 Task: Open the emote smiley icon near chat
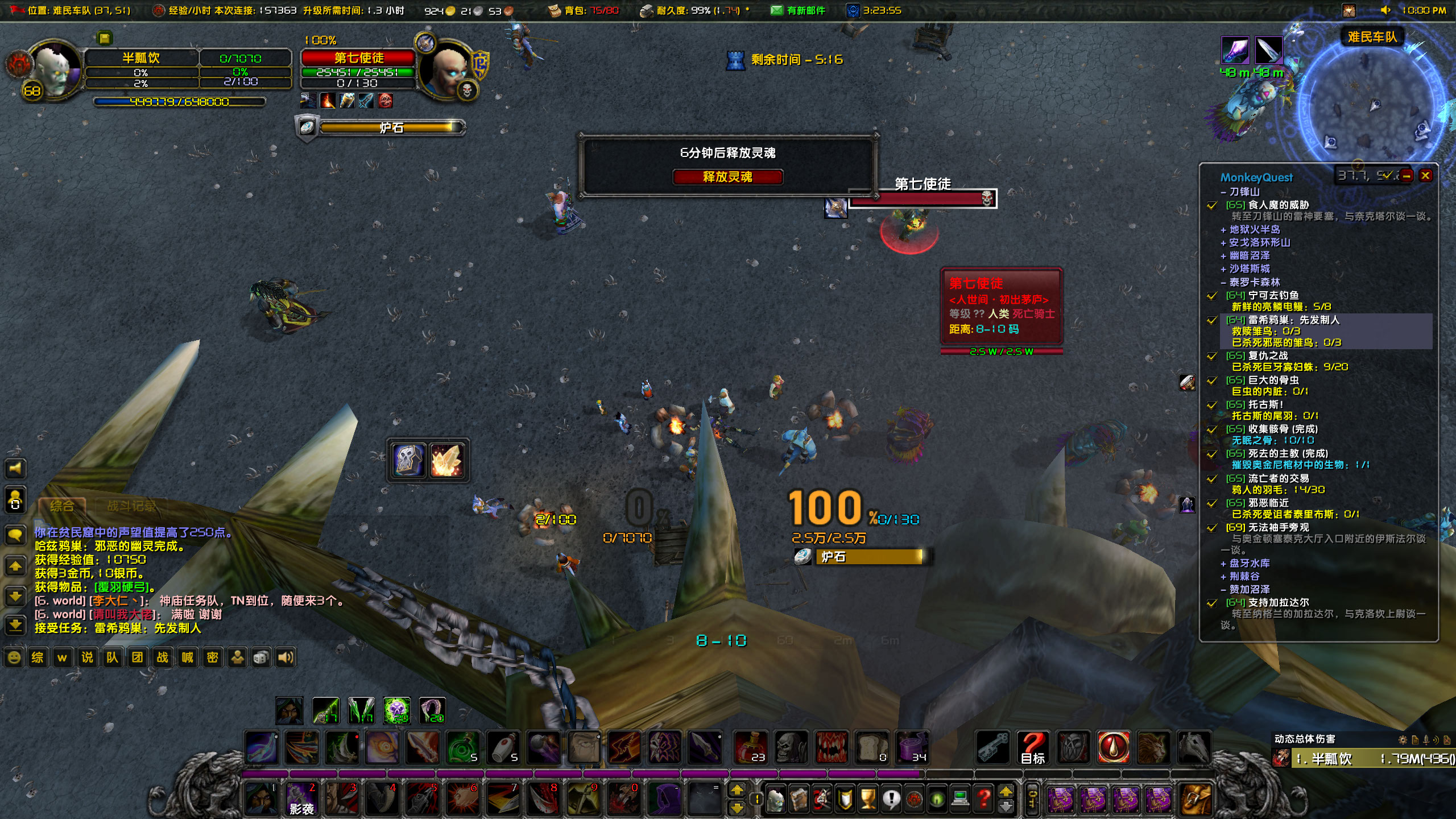click(x=13, y=657)
